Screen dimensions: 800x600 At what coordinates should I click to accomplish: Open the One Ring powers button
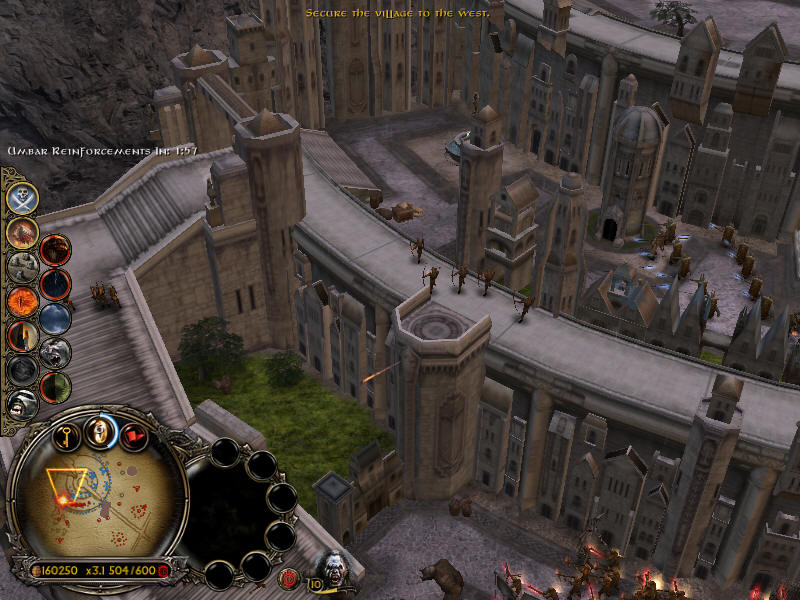pyautogui.click(x=98, y=431)
